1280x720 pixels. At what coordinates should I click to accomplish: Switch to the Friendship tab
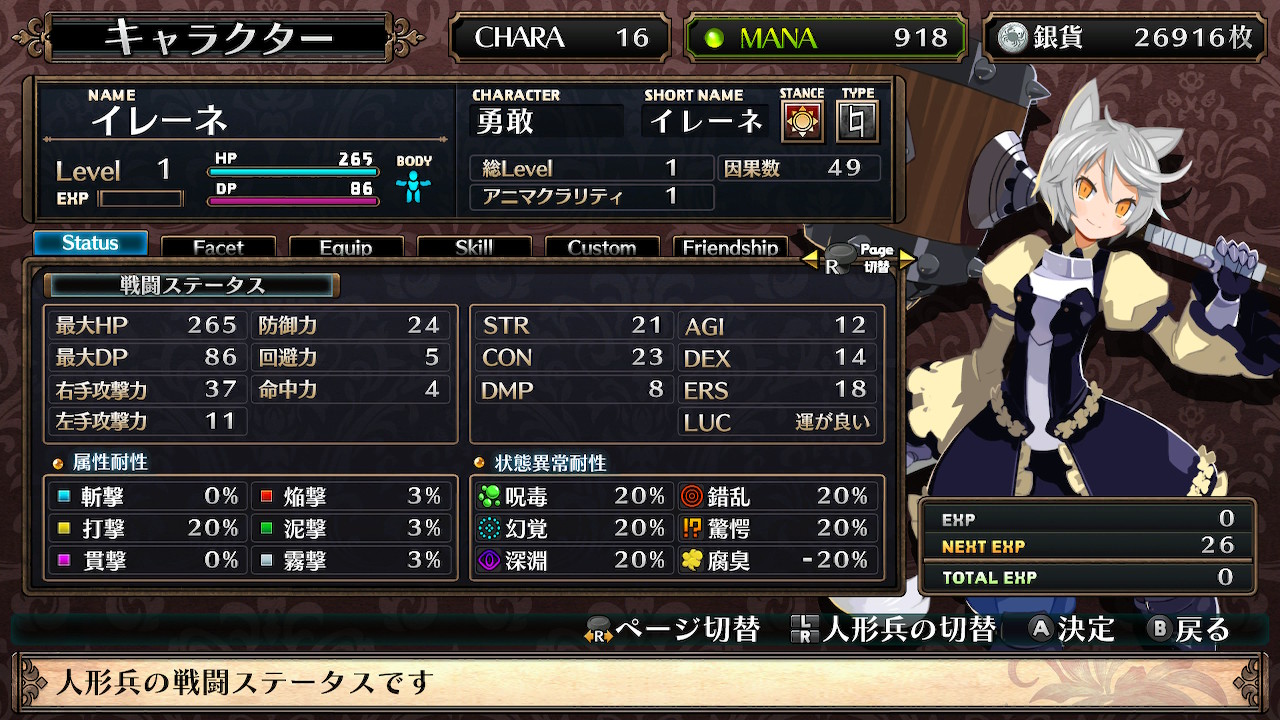click(x=730, y=247)
